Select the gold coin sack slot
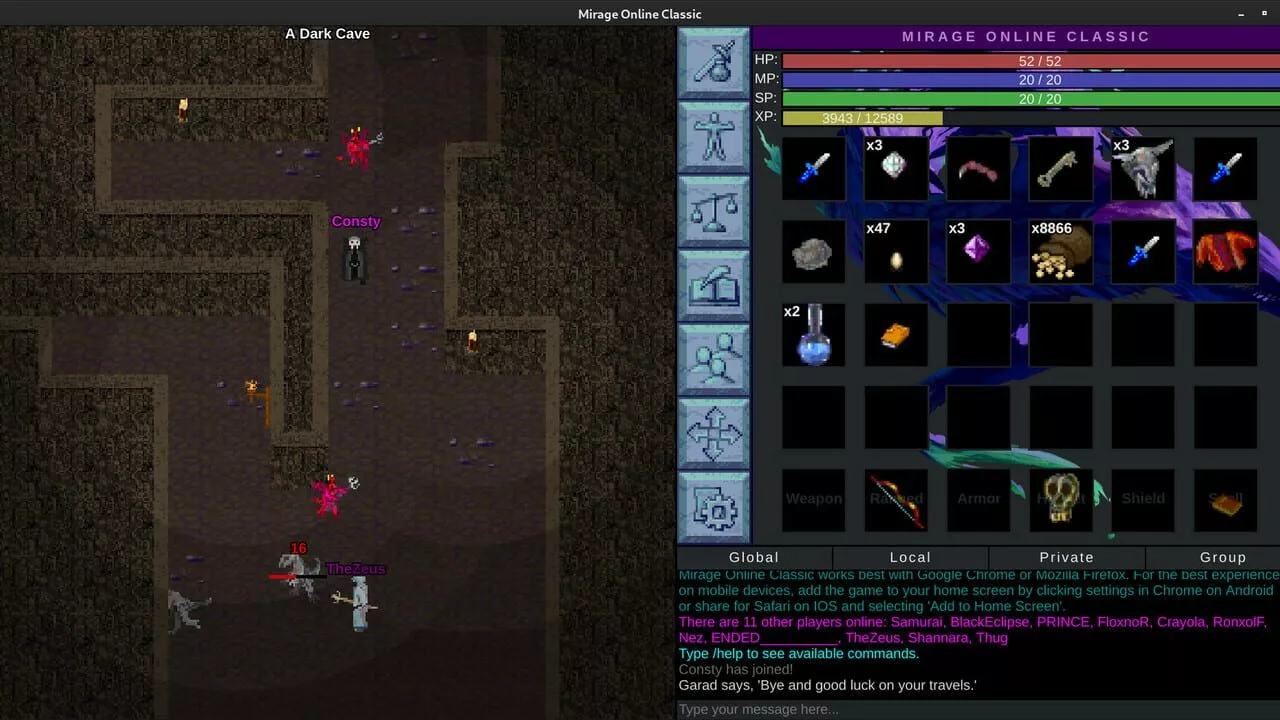This screenshot has width=1280, height=720. point(1060,252)
